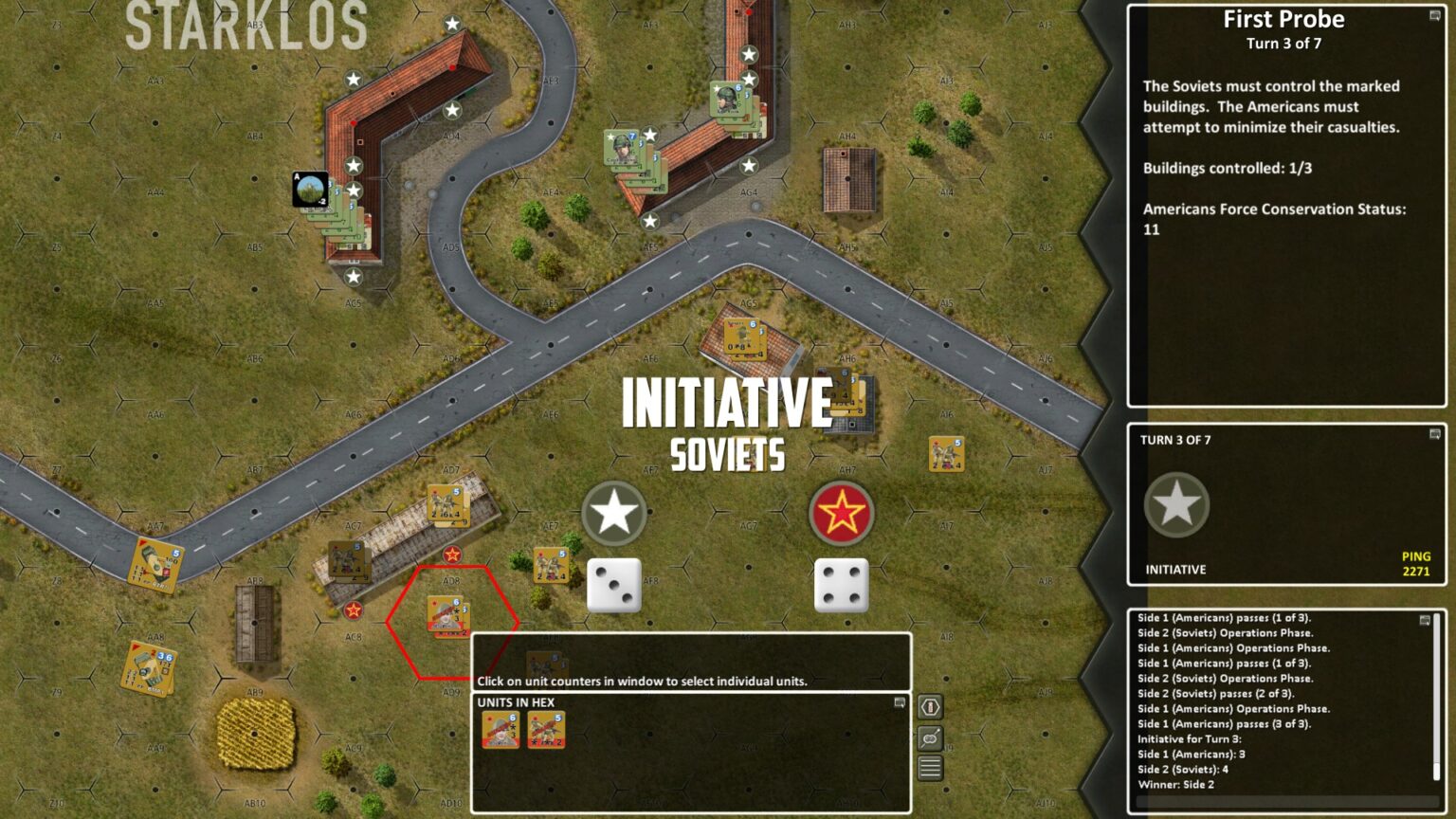This screenshot has height=819, width=1456.
Task: Click the red Soviet star initiative marker
Action: coord(844,512)
